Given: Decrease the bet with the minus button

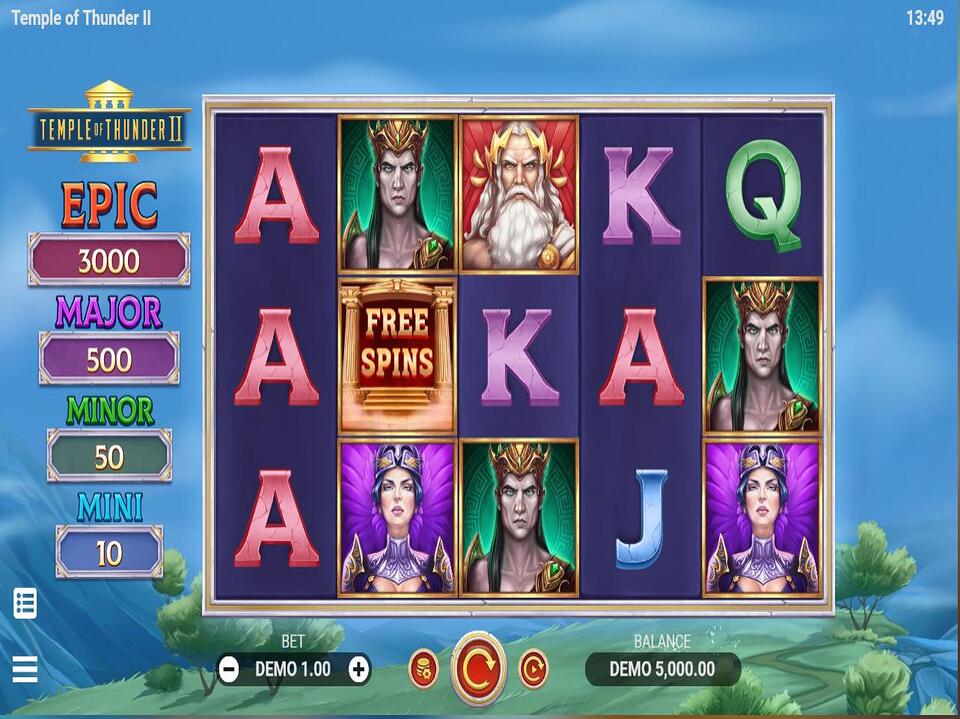Looking at the screenshot, I should 229,669.
